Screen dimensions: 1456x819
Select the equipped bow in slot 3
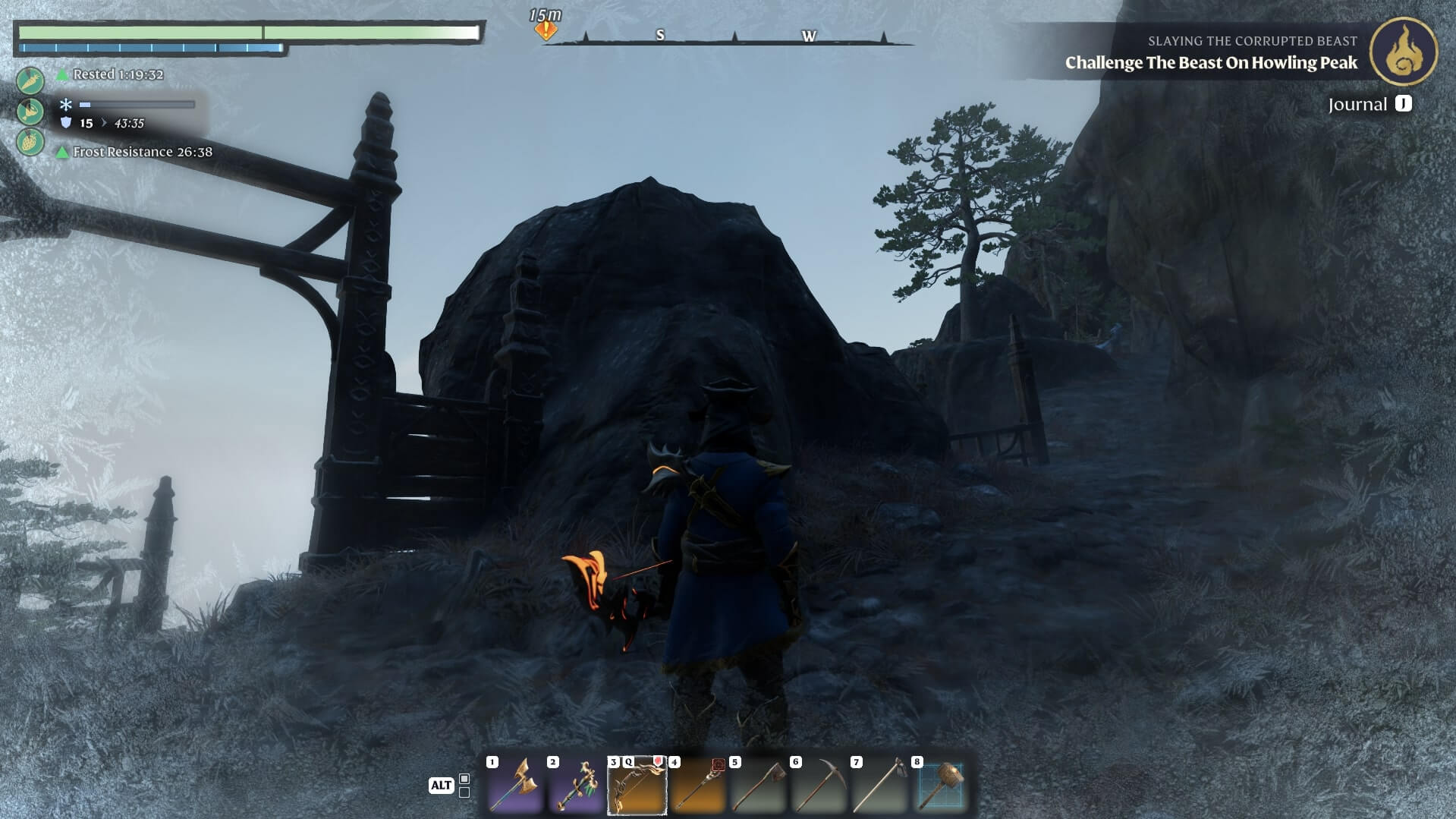pos(637,785)
